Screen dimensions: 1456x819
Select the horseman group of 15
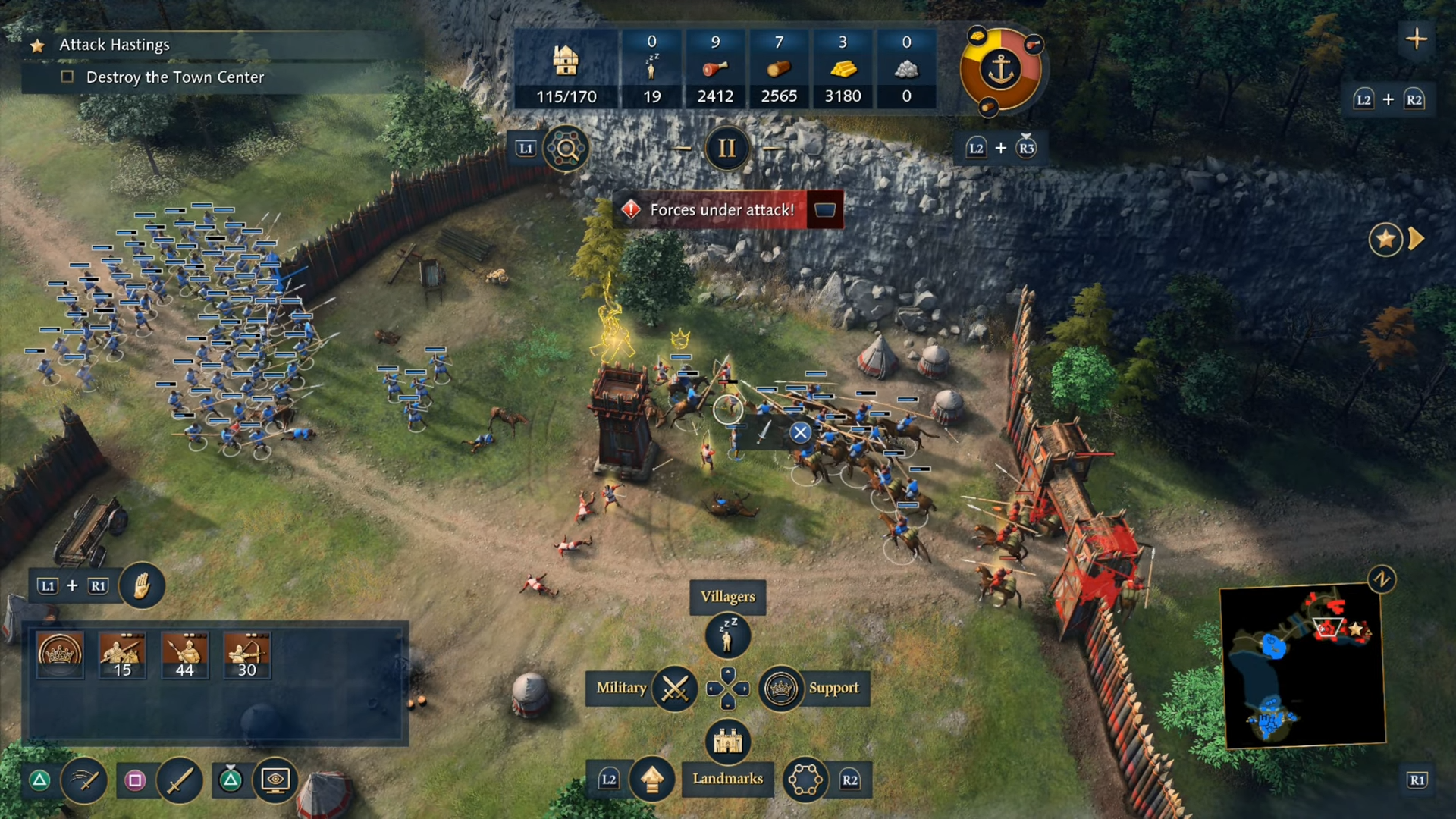pos(122,655)
